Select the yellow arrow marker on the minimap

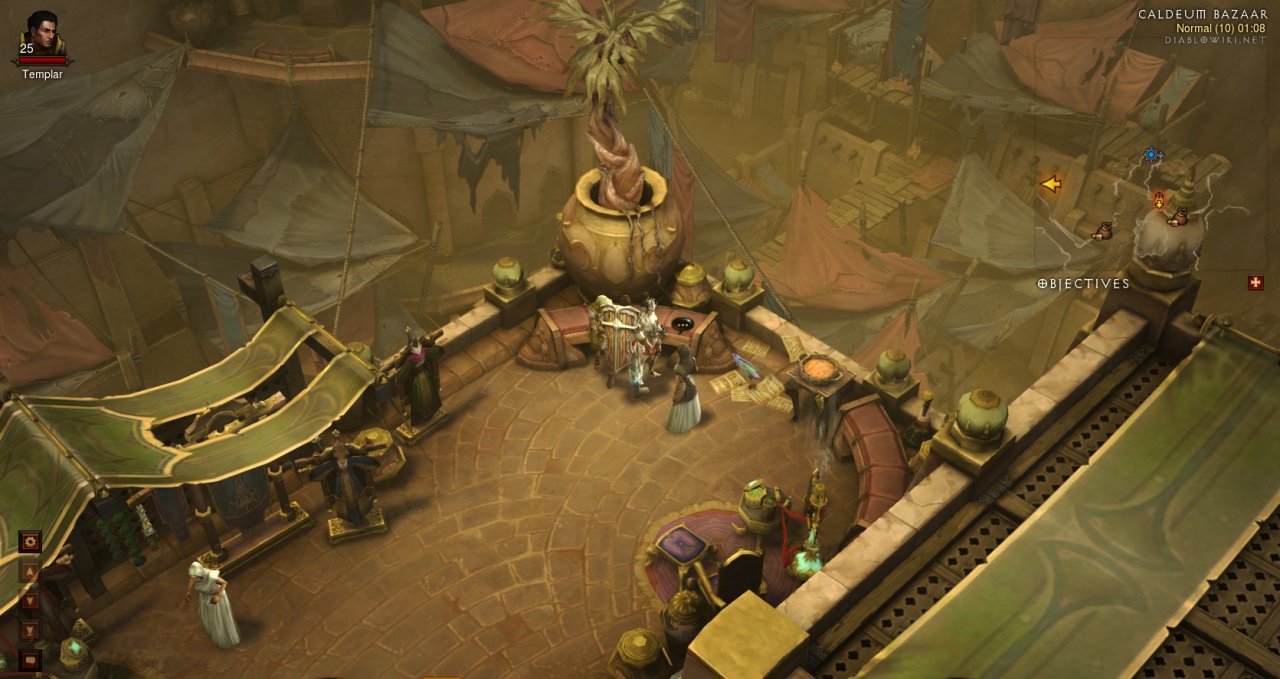(x=1050, y=184)
